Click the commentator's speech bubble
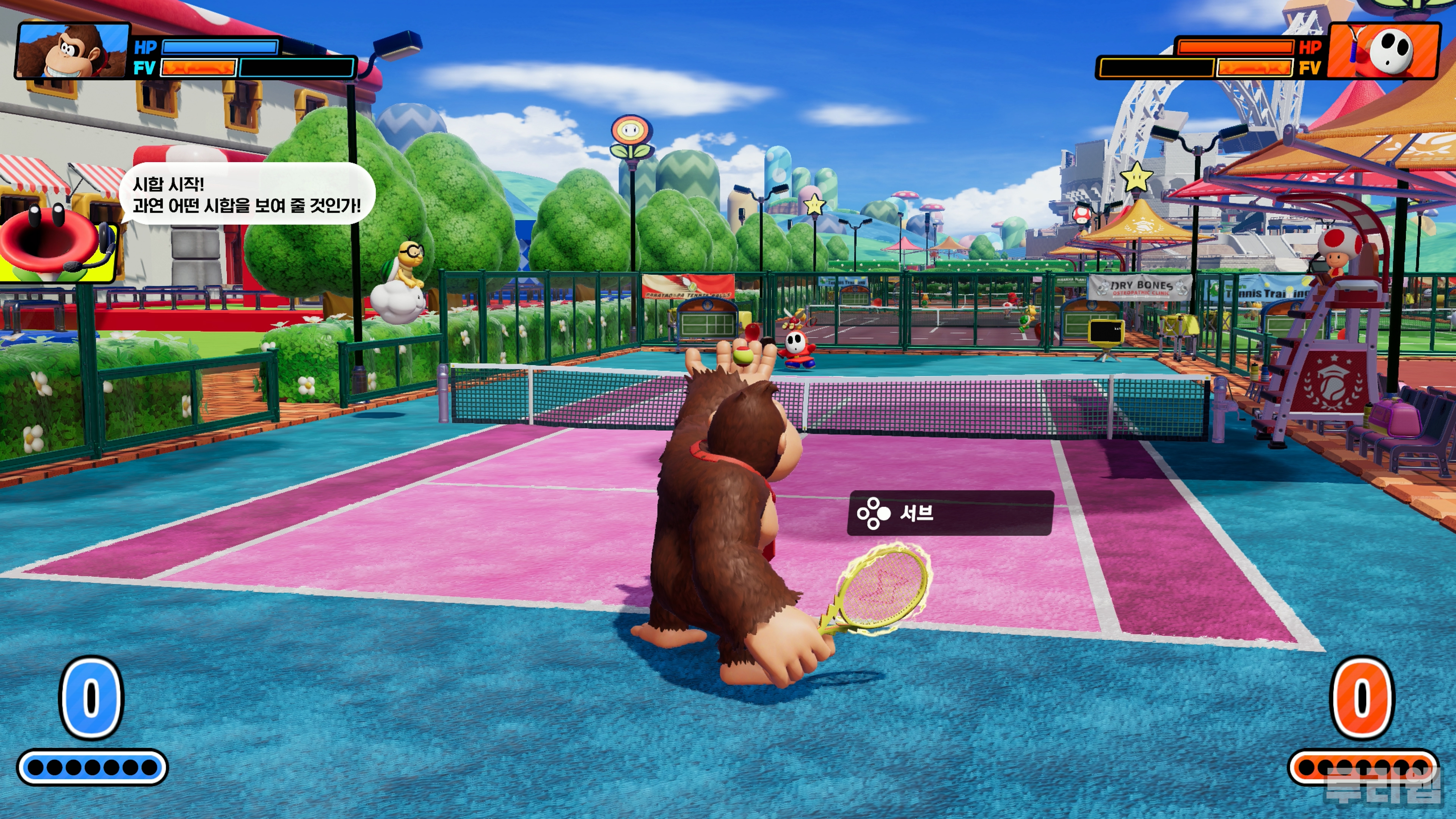Viewport: 1456px width, 819px height. (248, 194)
